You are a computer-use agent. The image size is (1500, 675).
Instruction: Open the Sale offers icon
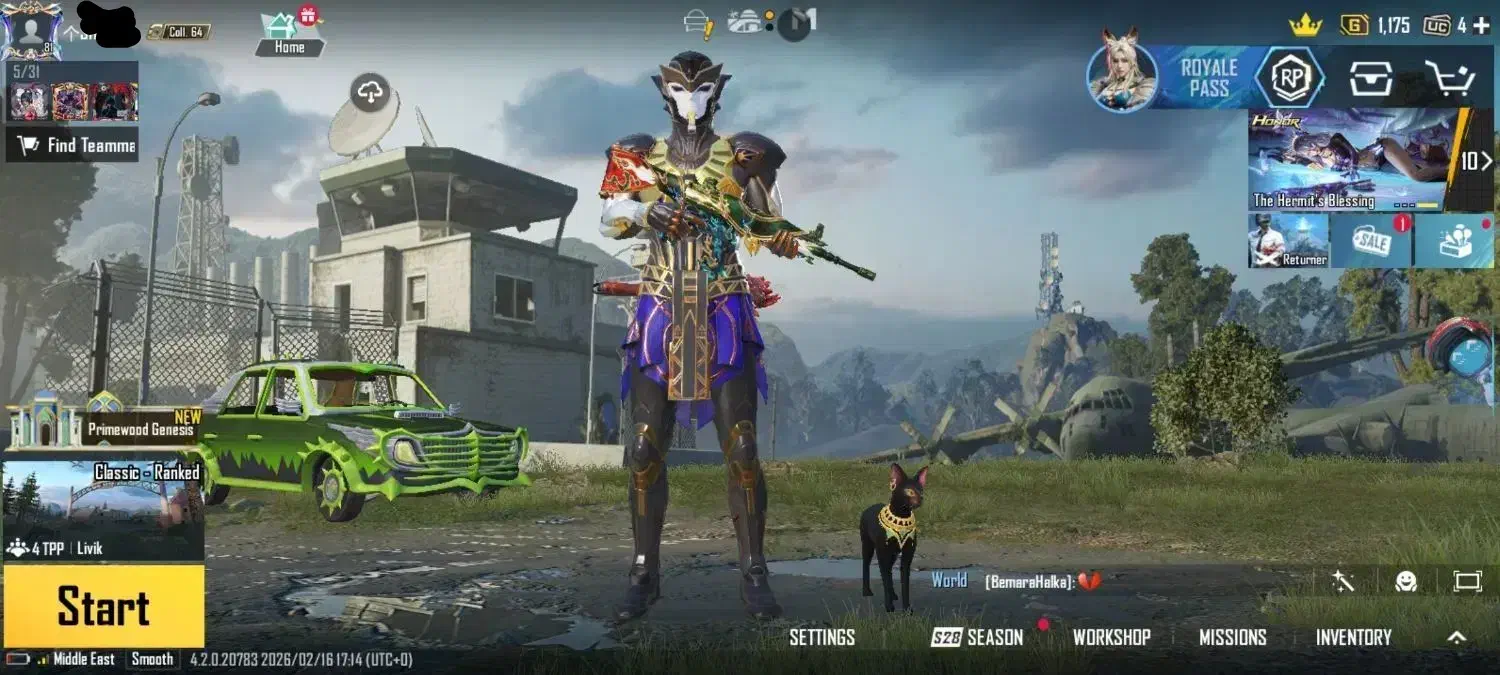point(1371,241)
